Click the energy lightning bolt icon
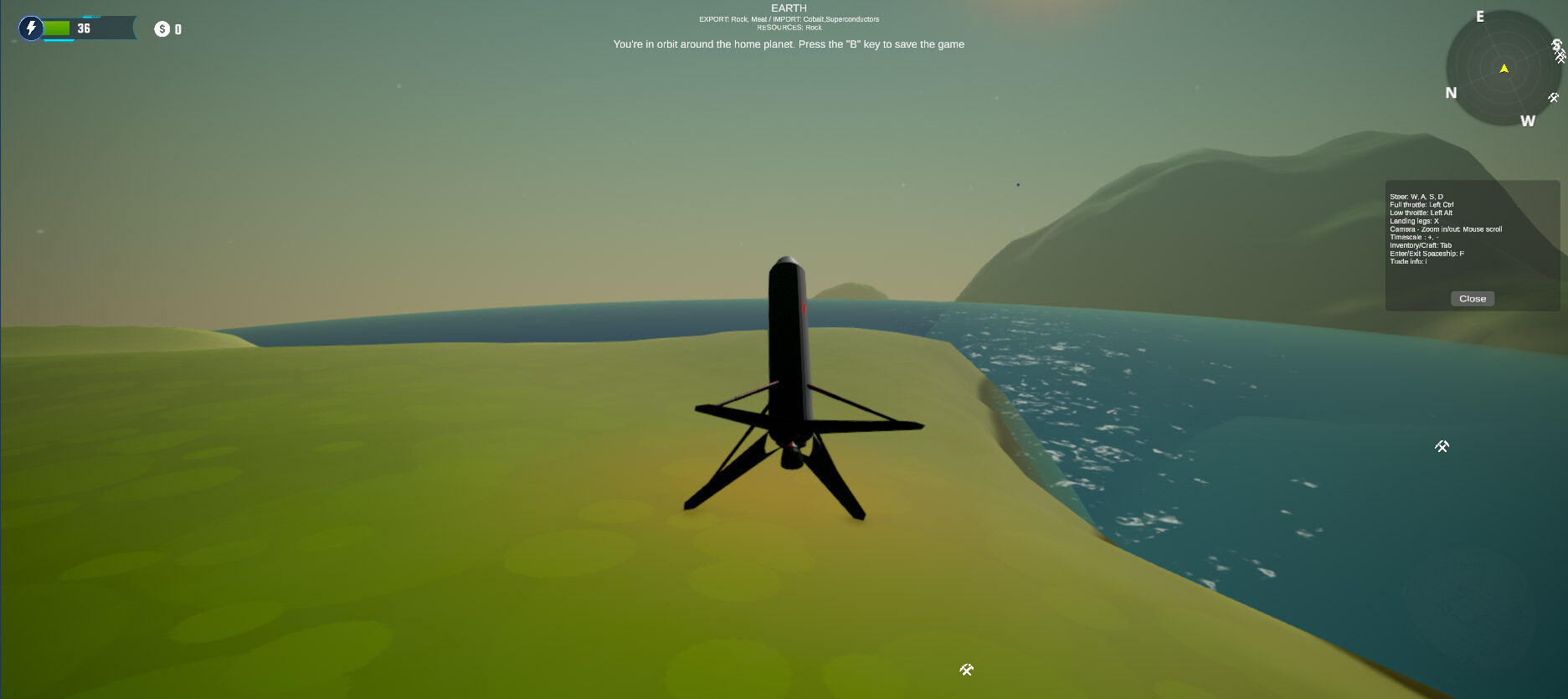Image resolution: width=1568 pixels, height=699 pixels. [x=31, y=28]
